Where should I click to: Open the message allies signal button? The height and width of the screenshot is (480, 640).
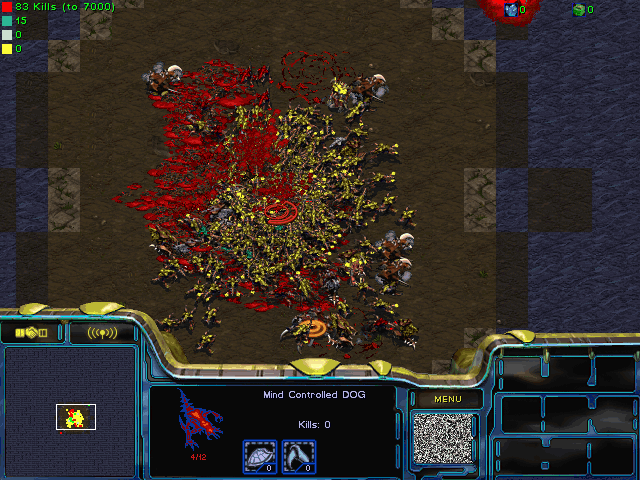102,333
